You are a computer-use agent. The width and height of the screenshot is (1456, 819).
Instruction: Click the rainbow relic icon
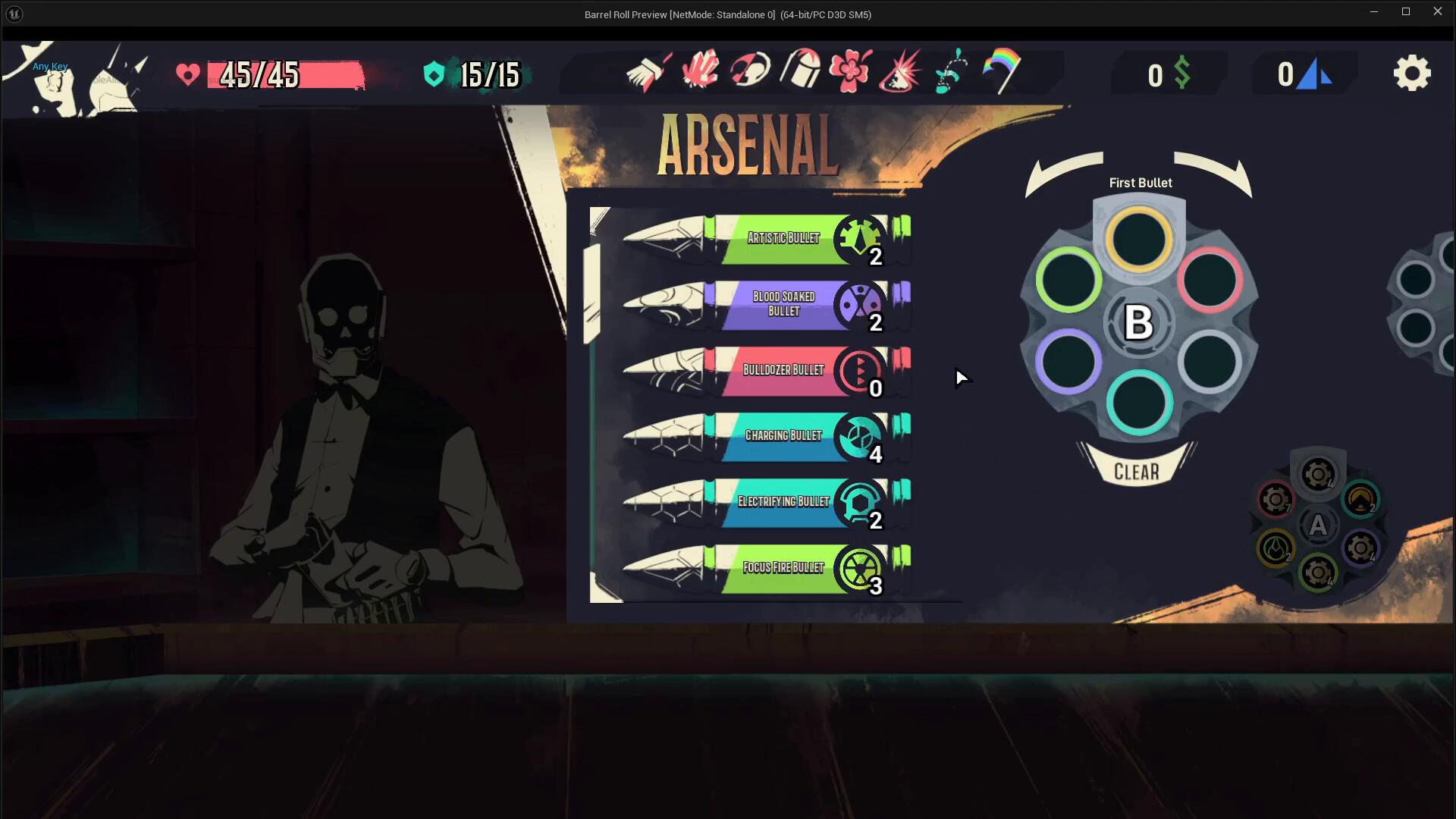click(x=1002, y=71)
